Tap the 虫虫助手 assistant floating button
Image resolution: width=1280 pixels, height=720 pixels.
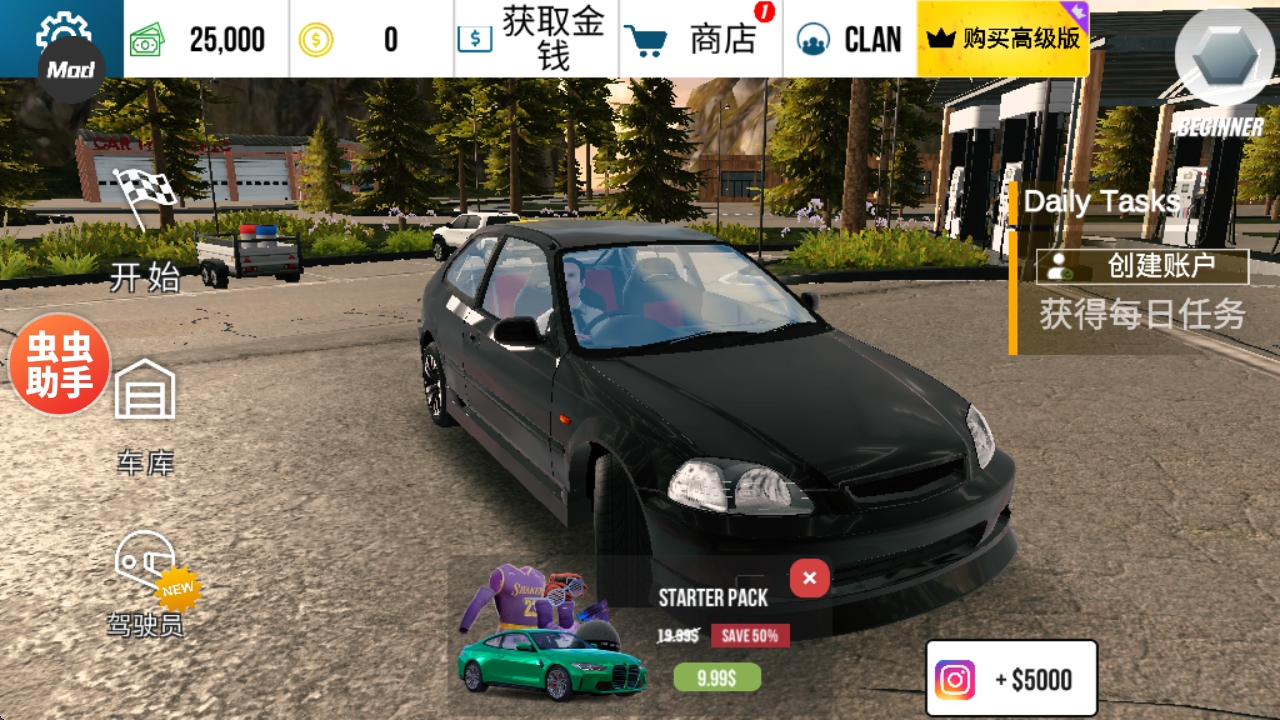(59, 364)
